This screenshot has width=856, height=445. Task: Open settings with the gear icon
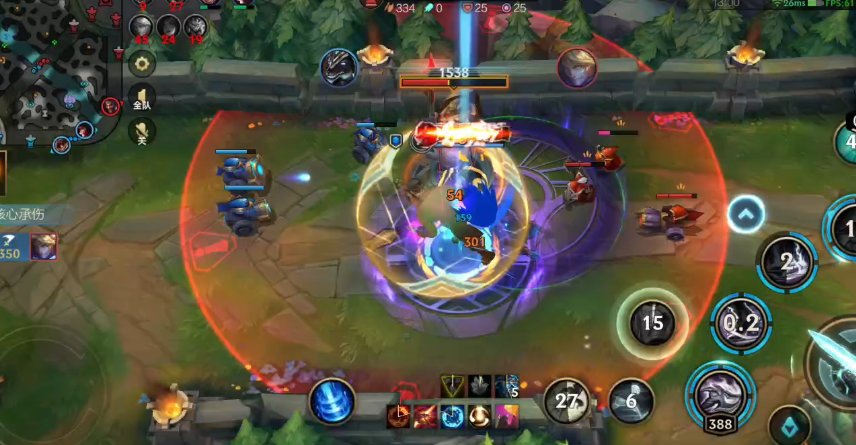(142, 64)
